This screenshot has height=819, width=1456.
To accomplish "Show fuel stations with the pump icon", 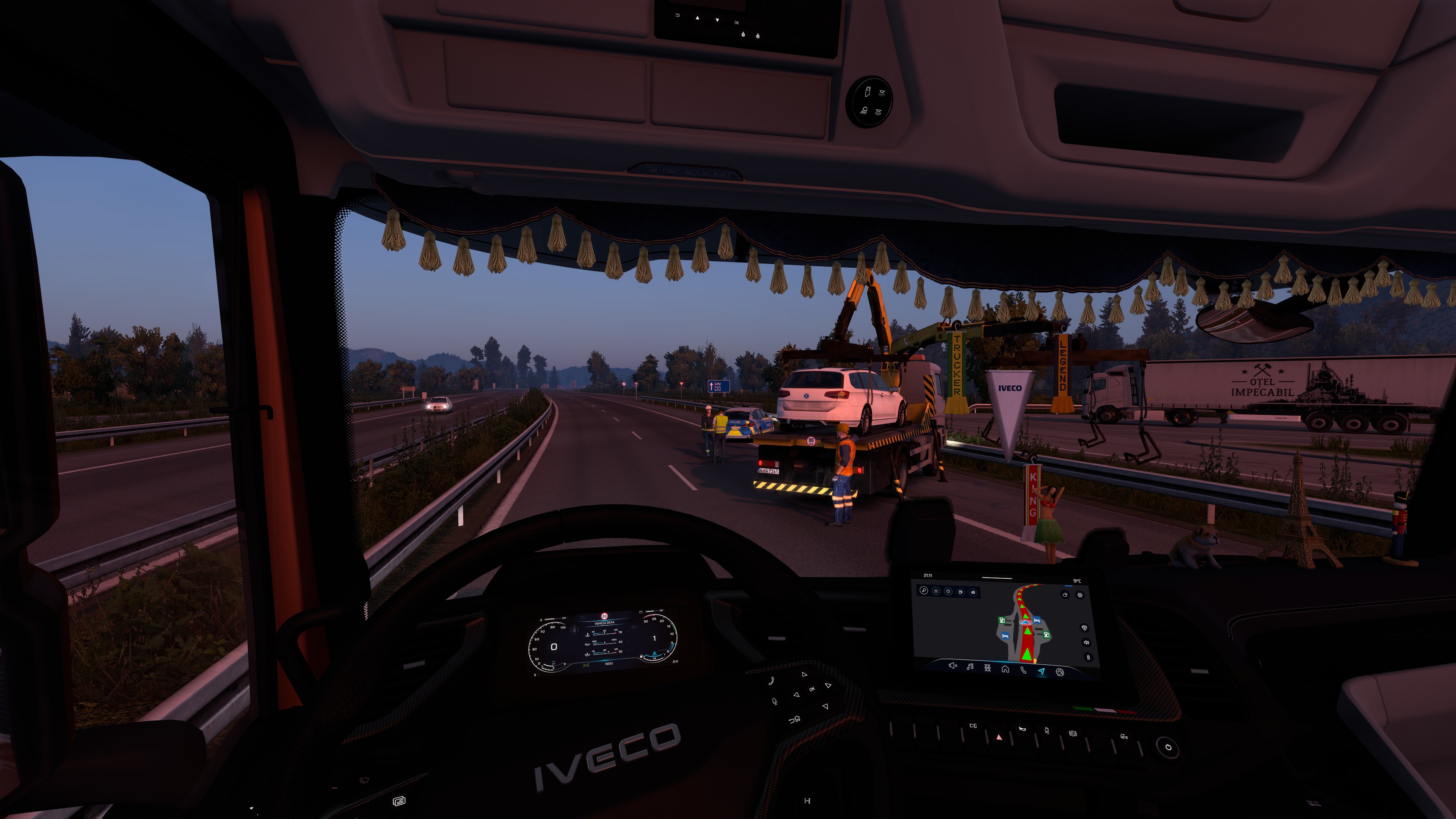I will (960, 592).
